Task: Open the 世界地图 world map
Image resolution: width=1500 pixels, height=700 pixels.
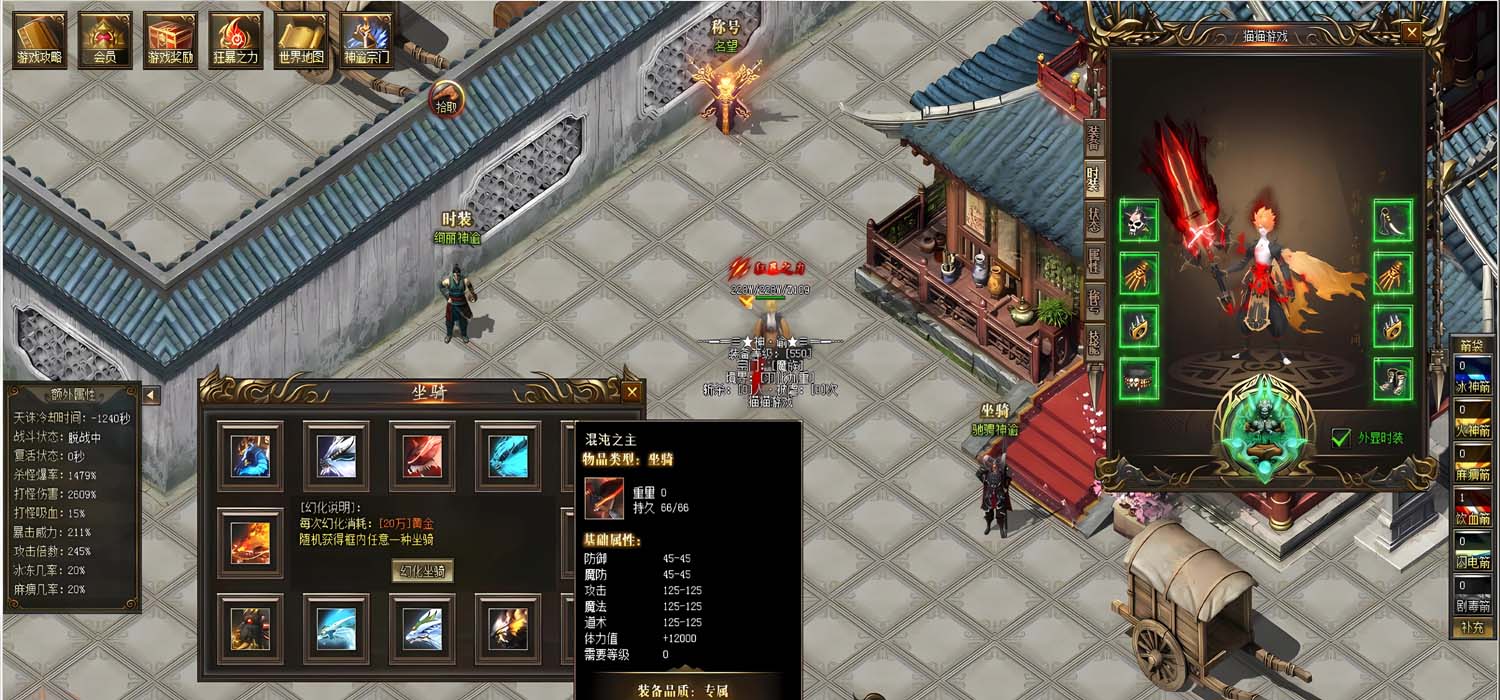Action: (x=301, y=40)
